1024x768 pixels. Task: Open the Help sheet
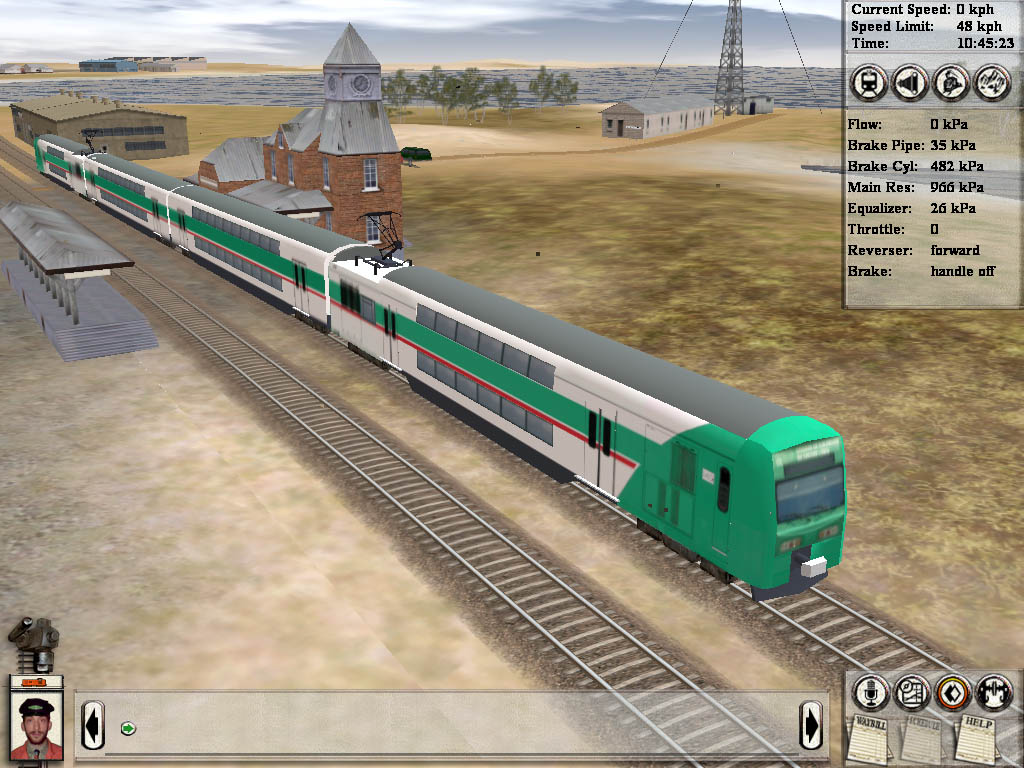[x=975, y=736]
